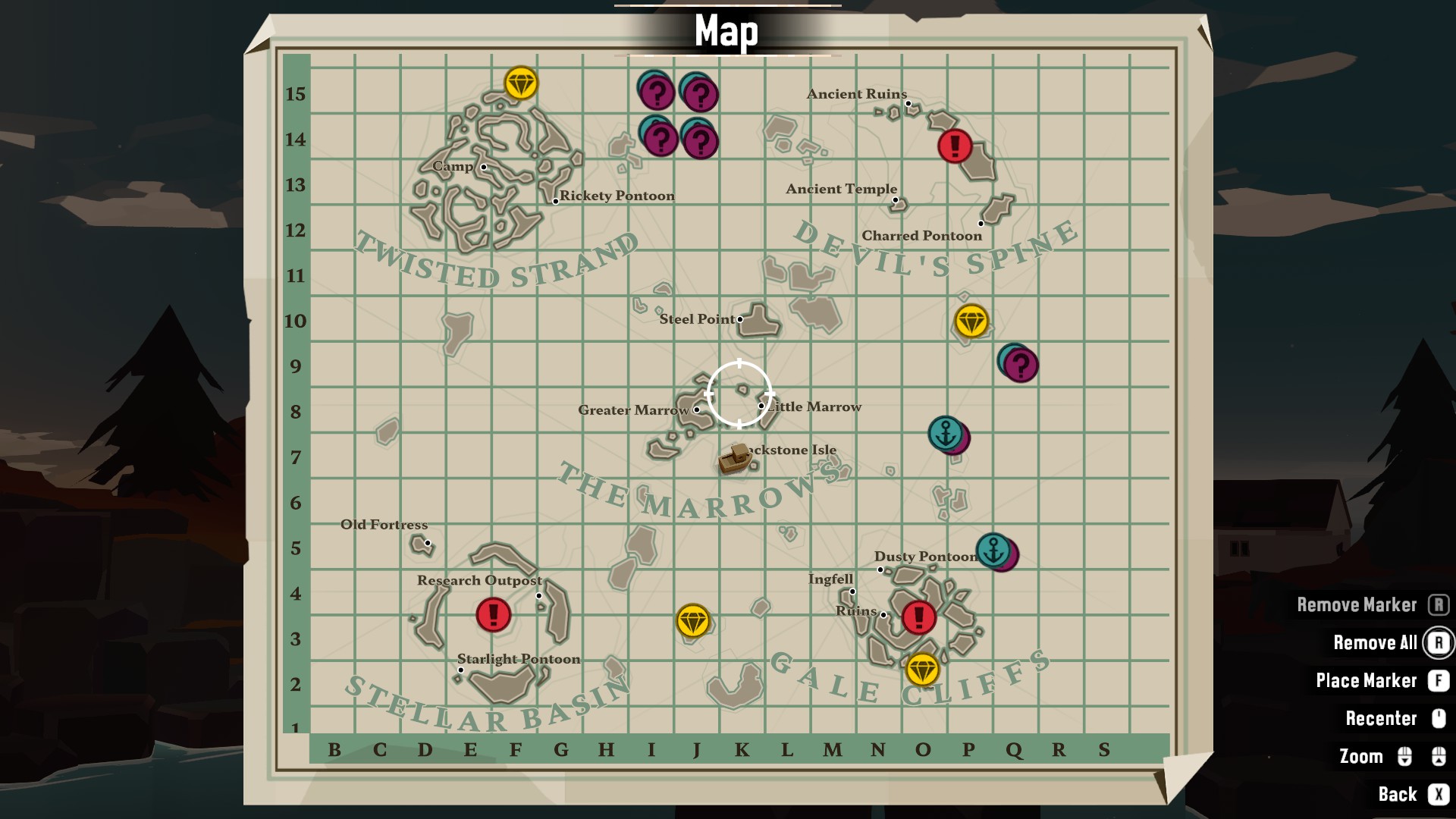
Task: Select the teal anchor marker next to Dusty Pontoon
Action: coord(993,549)
